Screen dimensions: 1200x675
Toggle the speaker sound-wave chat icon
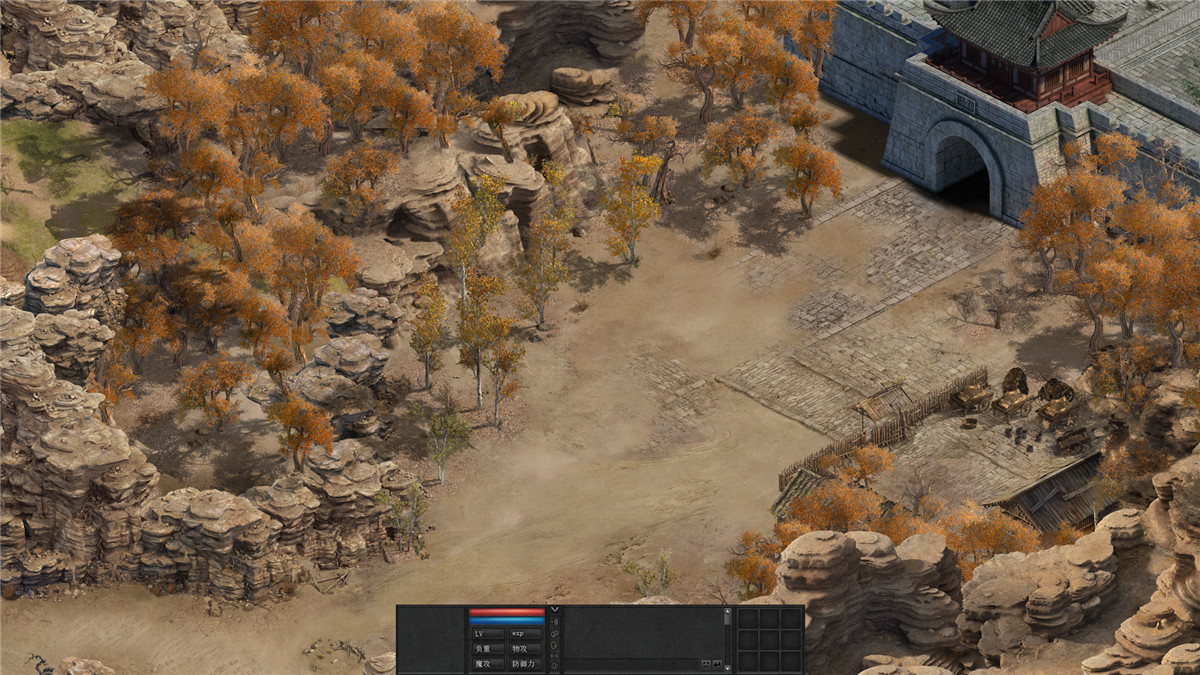pos(555,622)
